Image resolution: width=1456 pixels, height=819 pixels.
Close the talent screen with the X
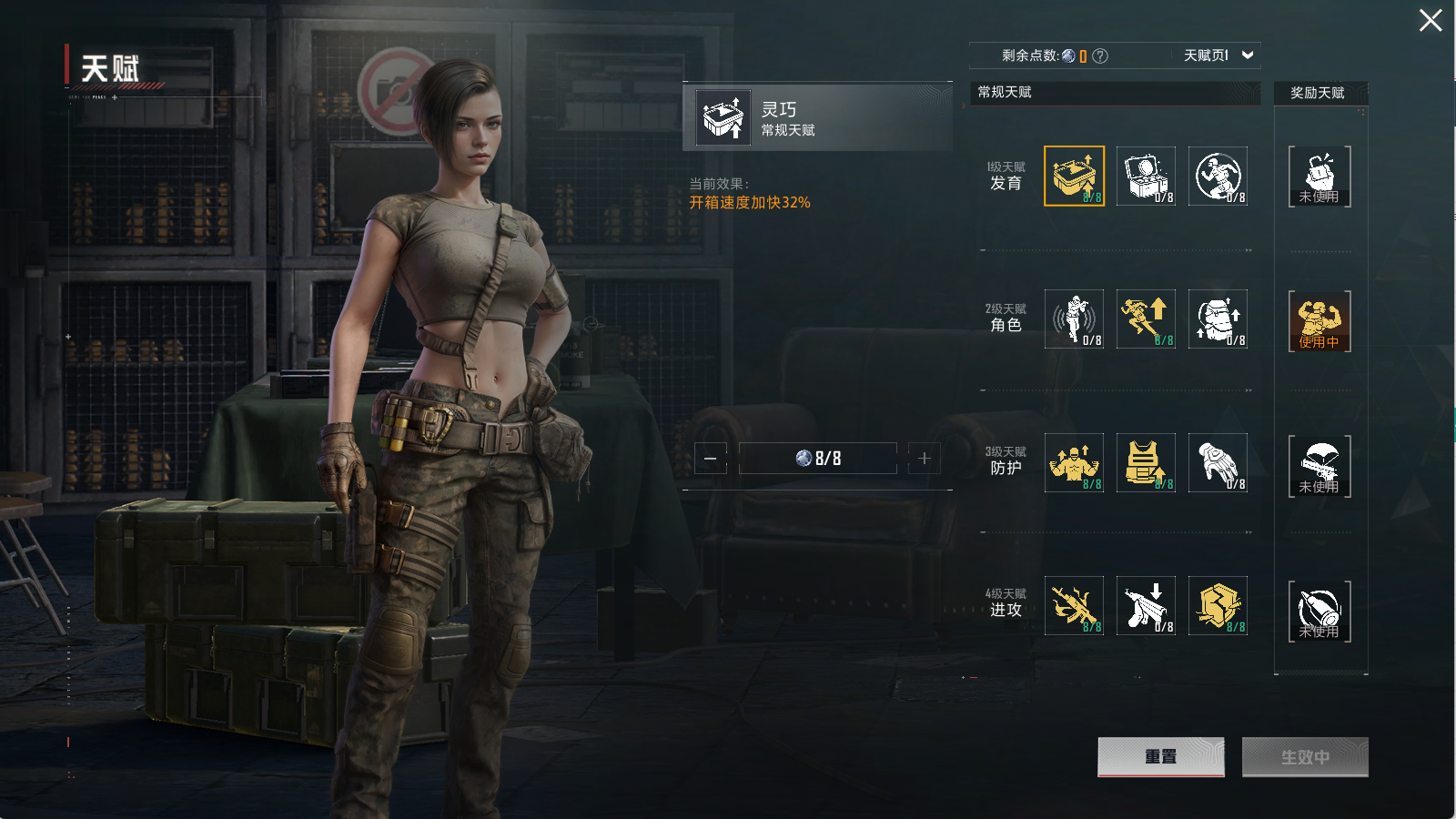[x=1430, y=20]
